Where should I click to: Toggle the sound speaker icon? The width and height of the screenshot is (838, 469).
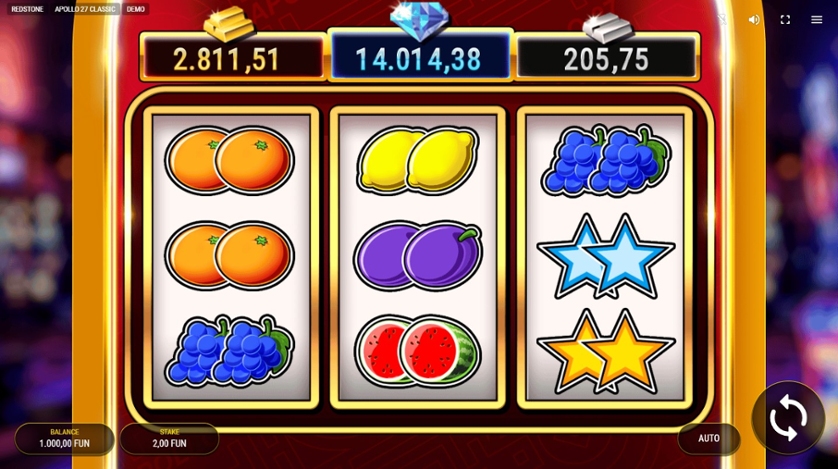[x=754, y=19]
